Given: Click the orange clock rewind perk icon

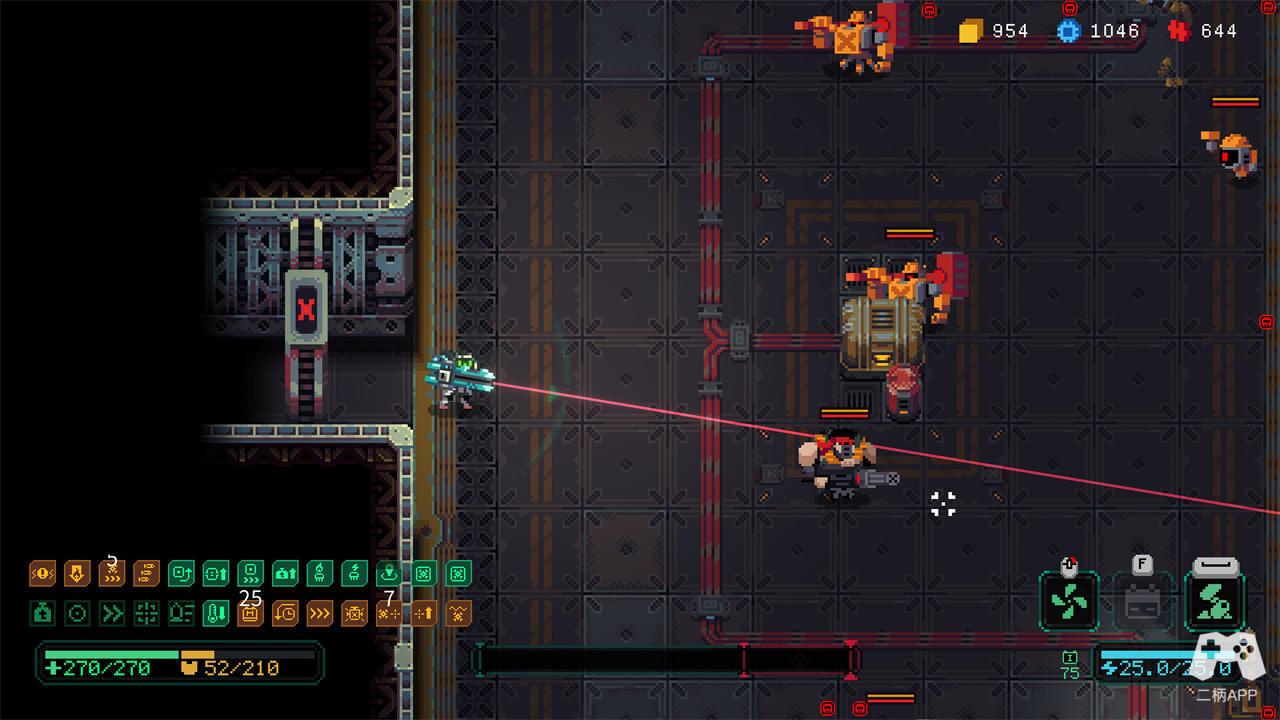Looking at the screenshot, I should pyautogui.click(x=285, y=613).
